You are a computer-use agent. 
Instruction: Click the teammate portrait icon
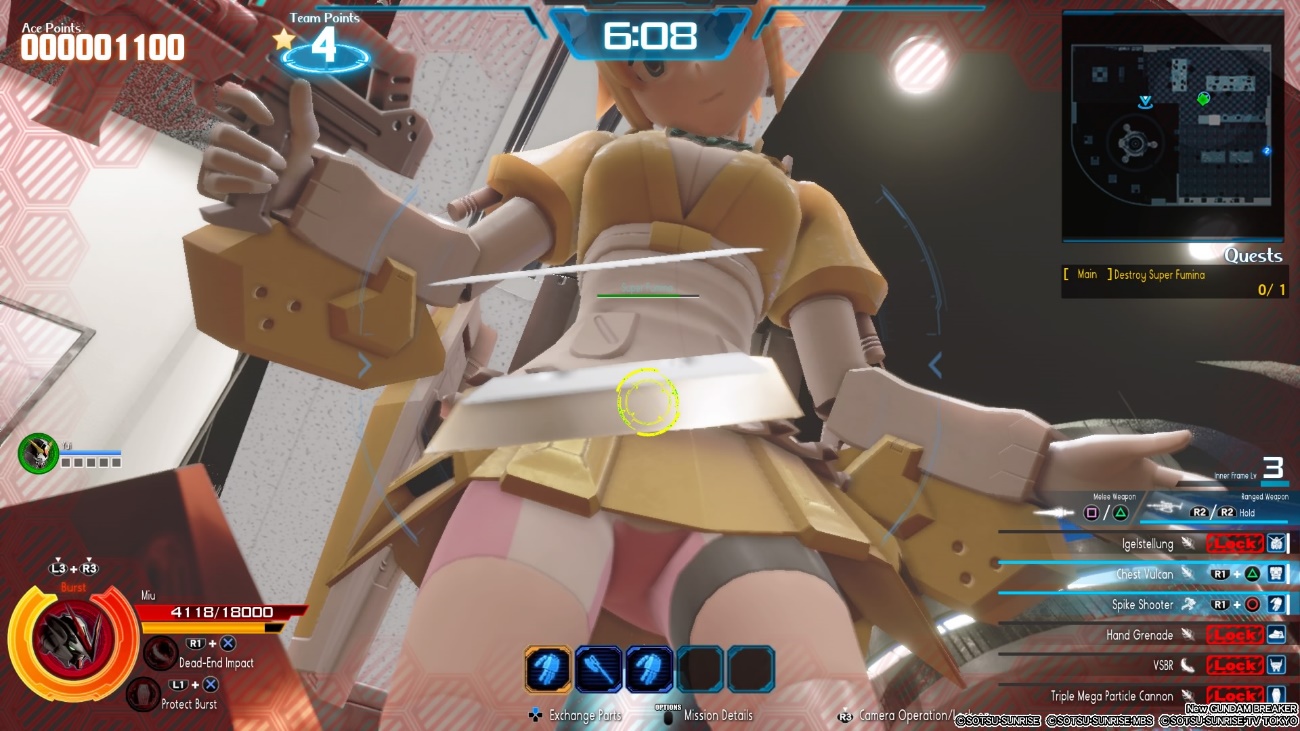point(38,452)
